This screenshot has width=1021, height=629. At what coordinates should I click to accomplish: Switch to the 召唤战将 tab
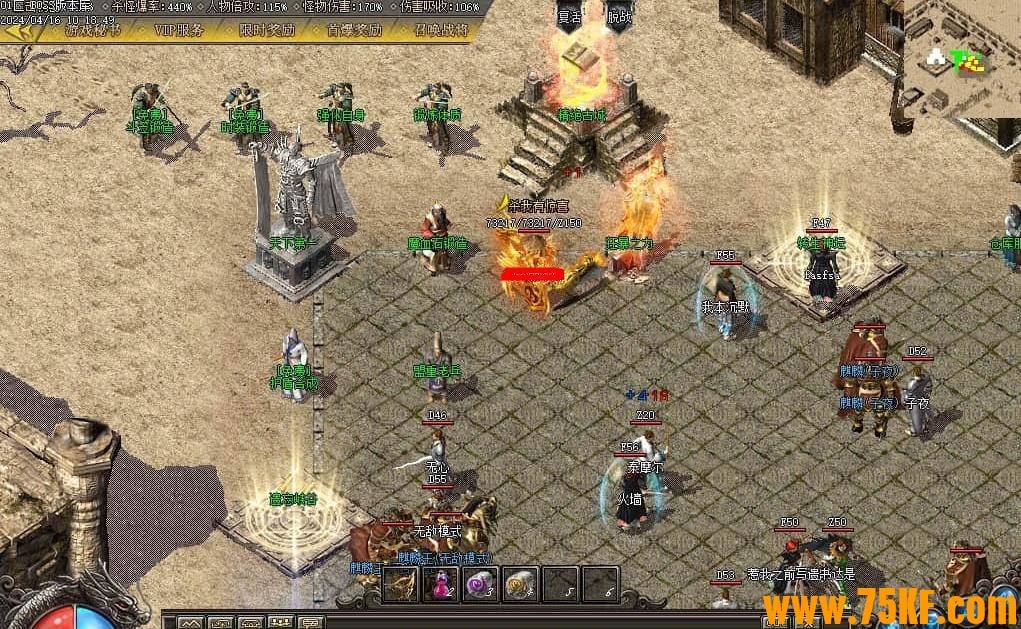440,30
